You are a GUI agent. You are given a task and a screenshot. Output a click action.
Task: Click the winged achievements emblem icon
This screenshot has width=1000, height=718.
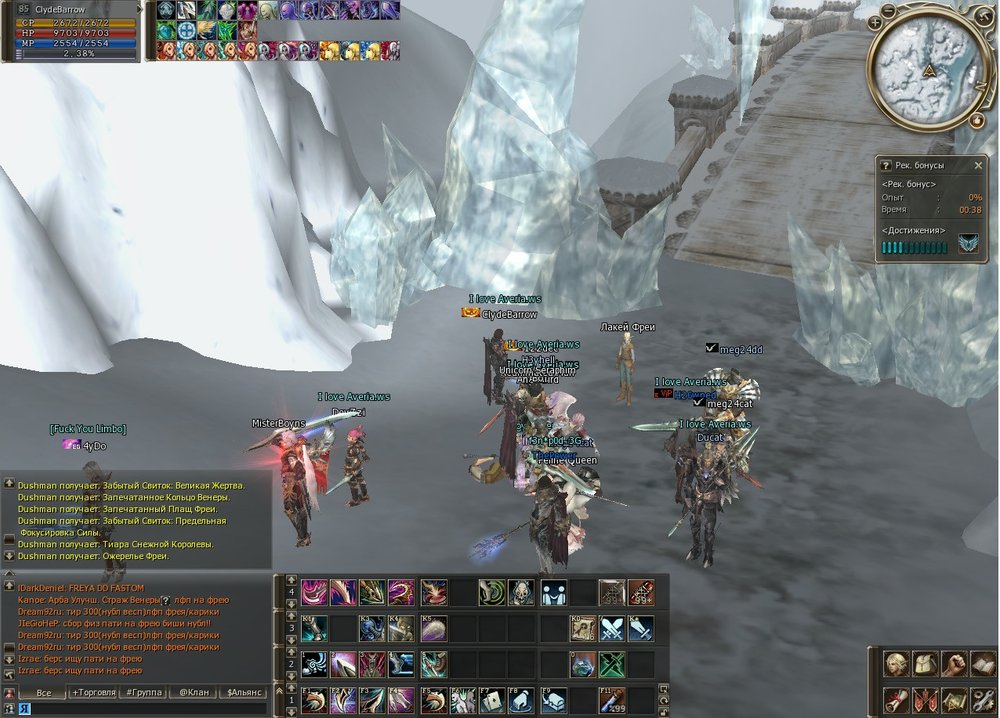click(x=968, y=244)
